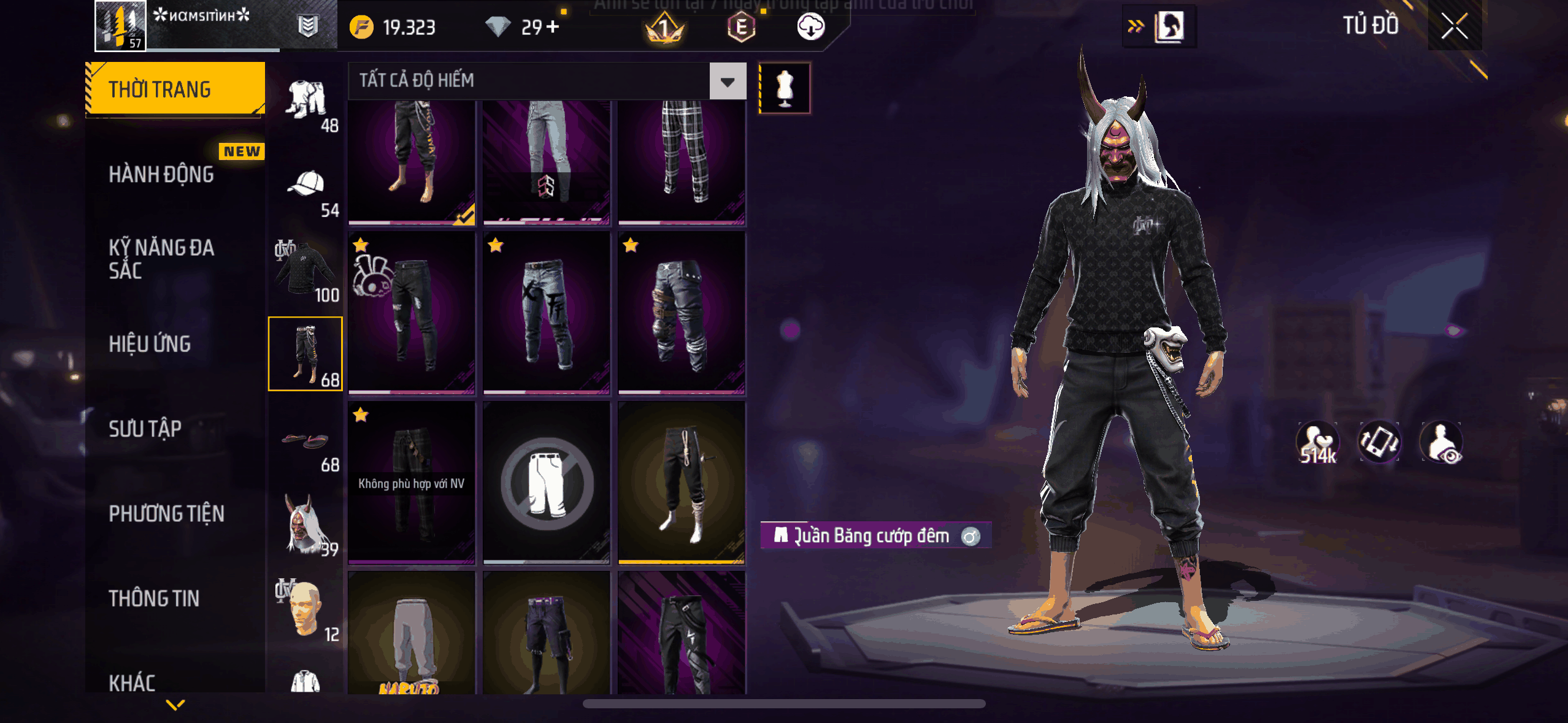Unequip pants with the no-pants slot
This screenshot has width=1568, height=723.
click(547, 483)
